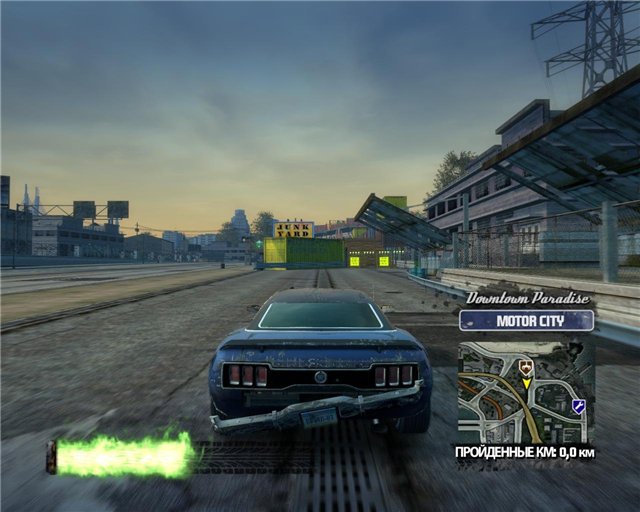The image size is (640, 512).
Task: Select the blue wrench repair shop marker
Action: (x=578, y=405)
